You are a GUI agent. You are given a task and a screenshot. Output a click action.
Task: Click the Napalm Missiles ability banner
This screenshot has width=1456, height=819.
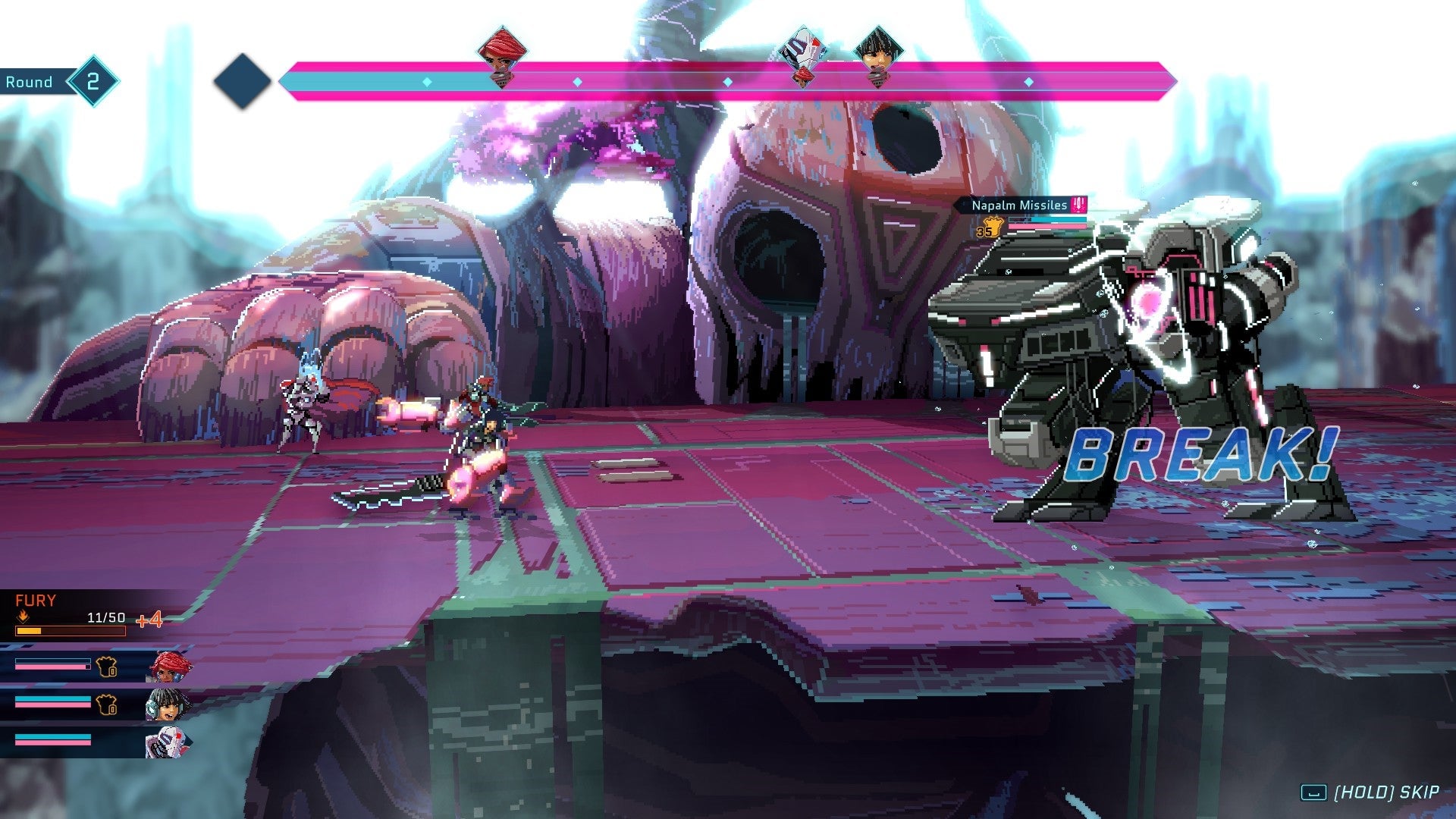[x=1016, y=203]
